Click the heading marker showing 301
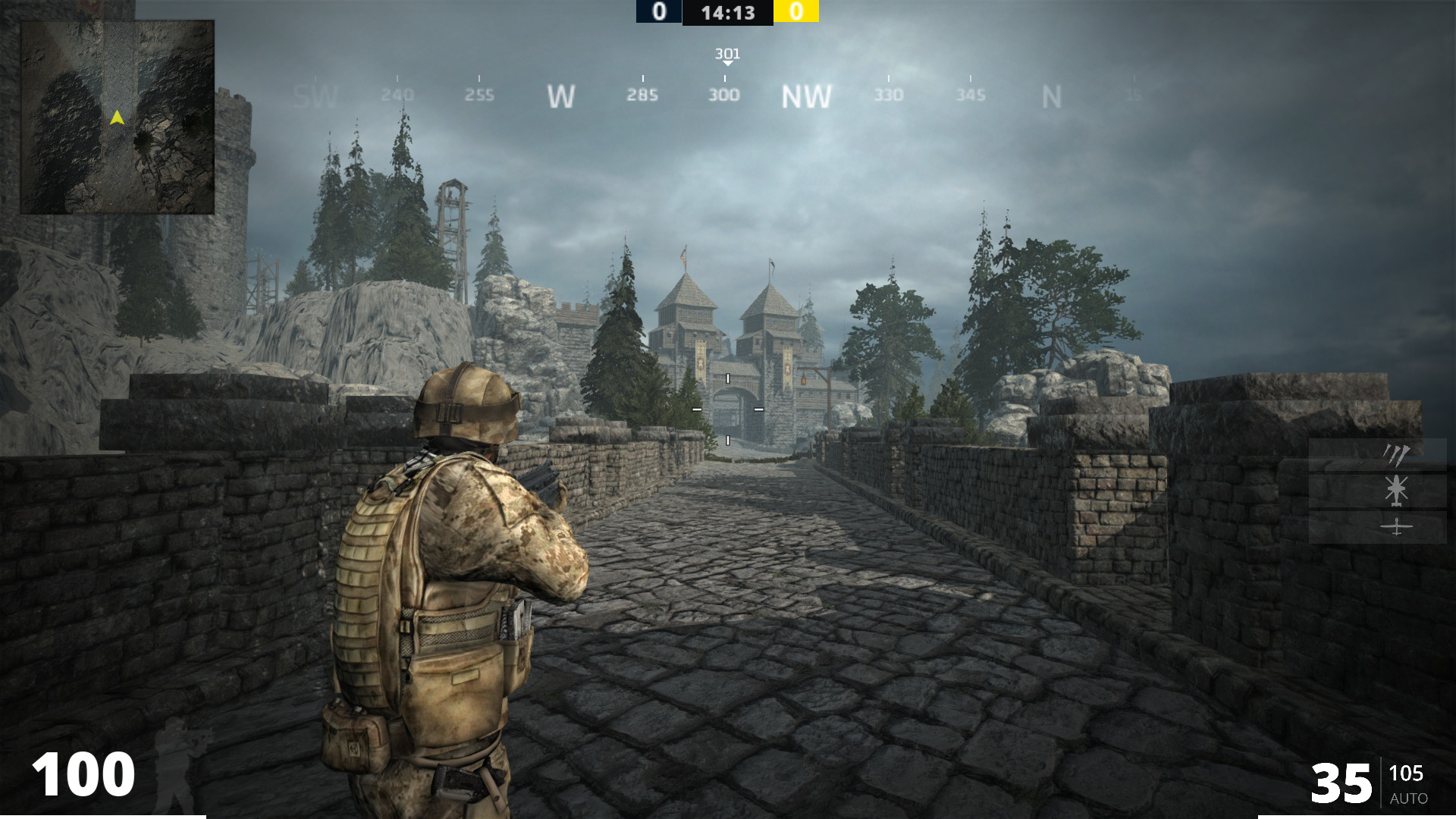The image size is (1456, 819). 726,55
